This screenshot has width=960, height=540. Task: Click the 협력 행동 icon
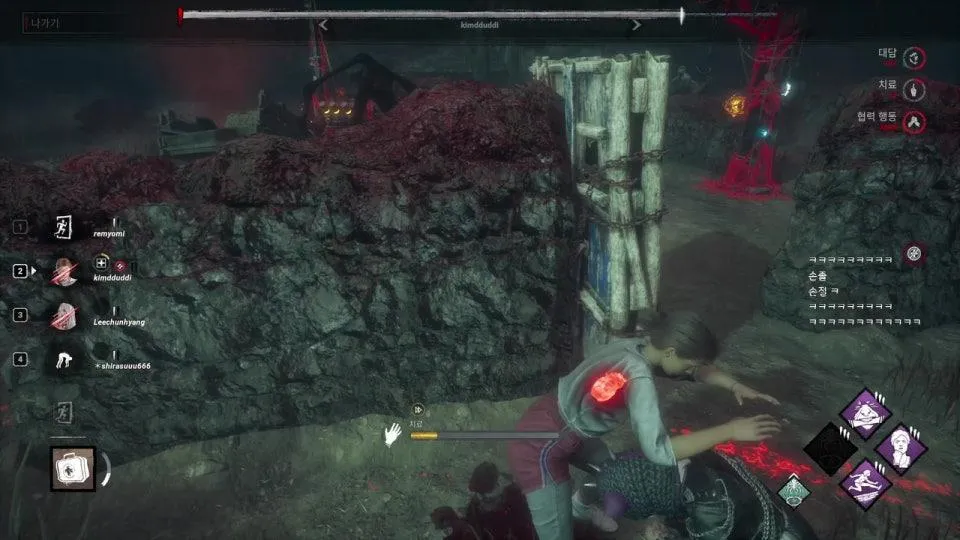913,122
